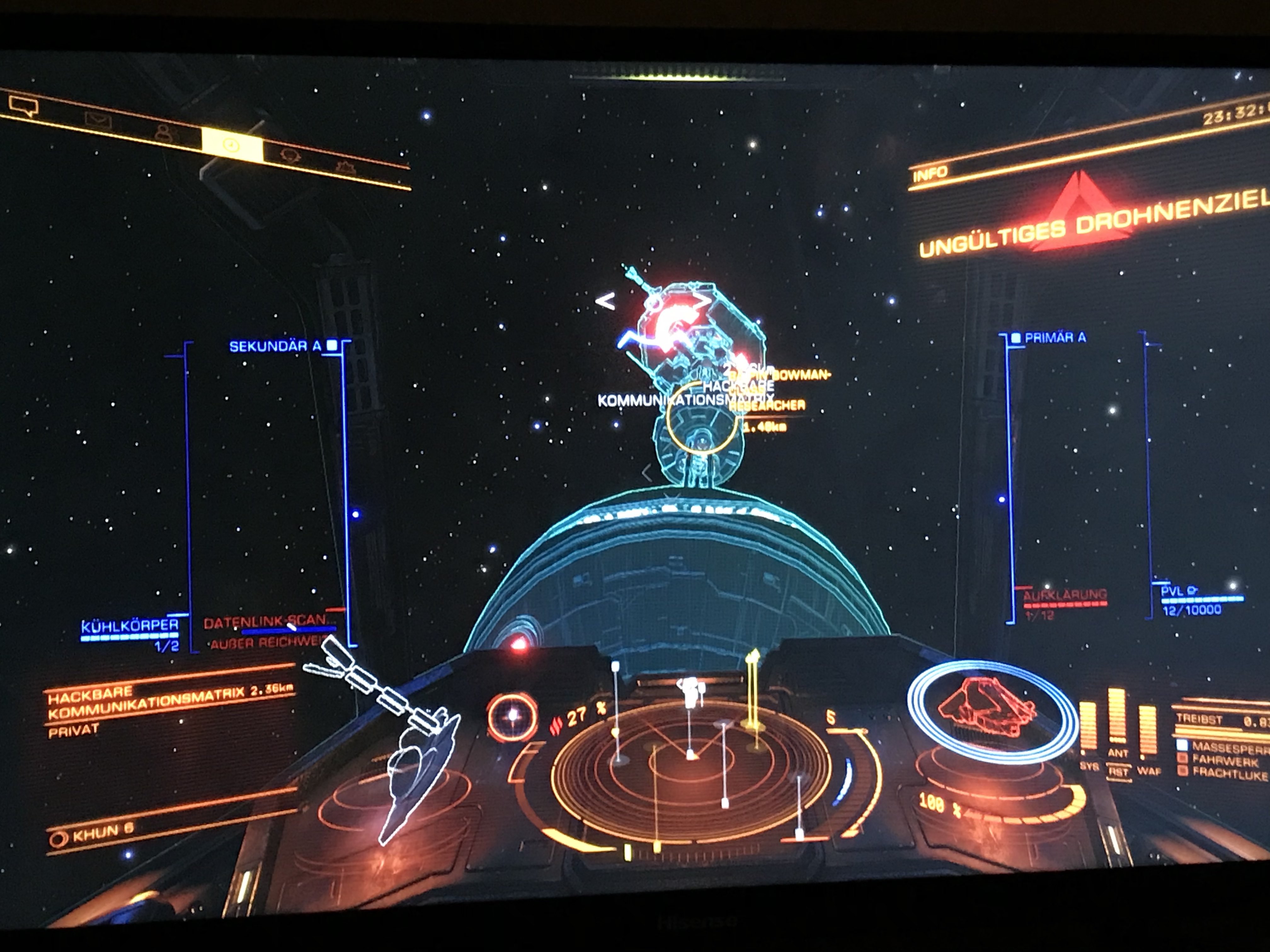
Task: Select the INFO panel header
Action: (931, 173)
